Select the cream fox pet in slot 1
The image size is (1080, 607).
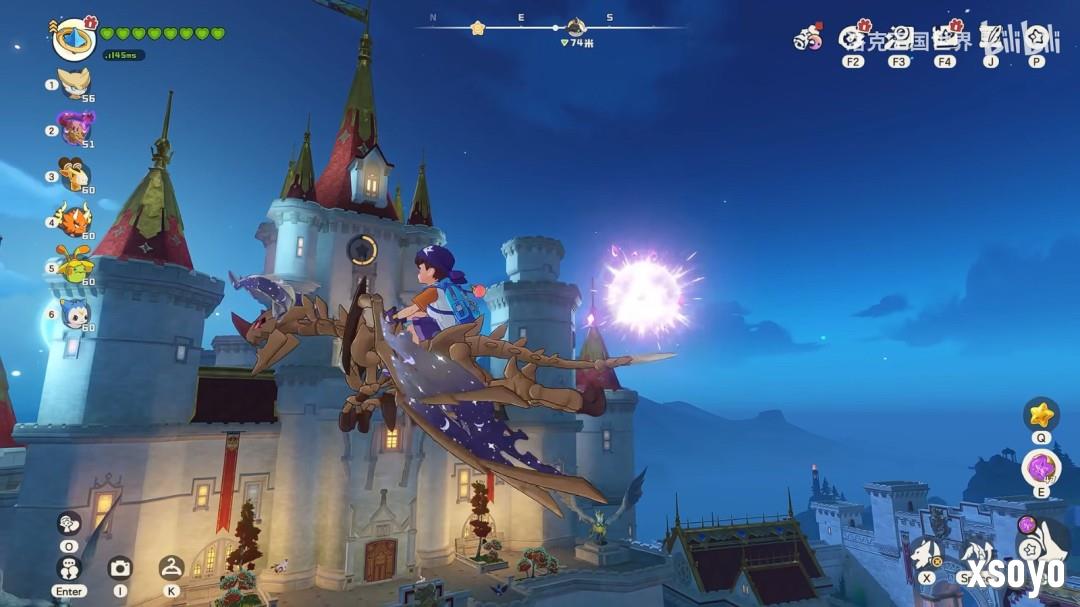coord(75,82)
